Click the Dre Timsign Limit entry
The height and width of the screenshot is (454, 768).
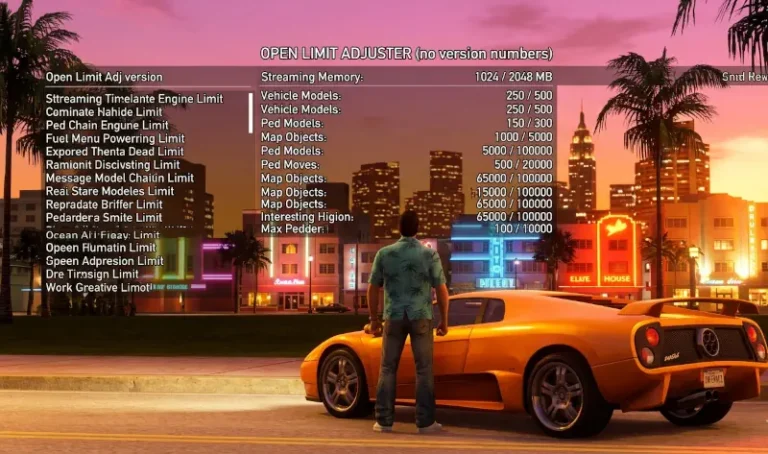tap(92, 274)
